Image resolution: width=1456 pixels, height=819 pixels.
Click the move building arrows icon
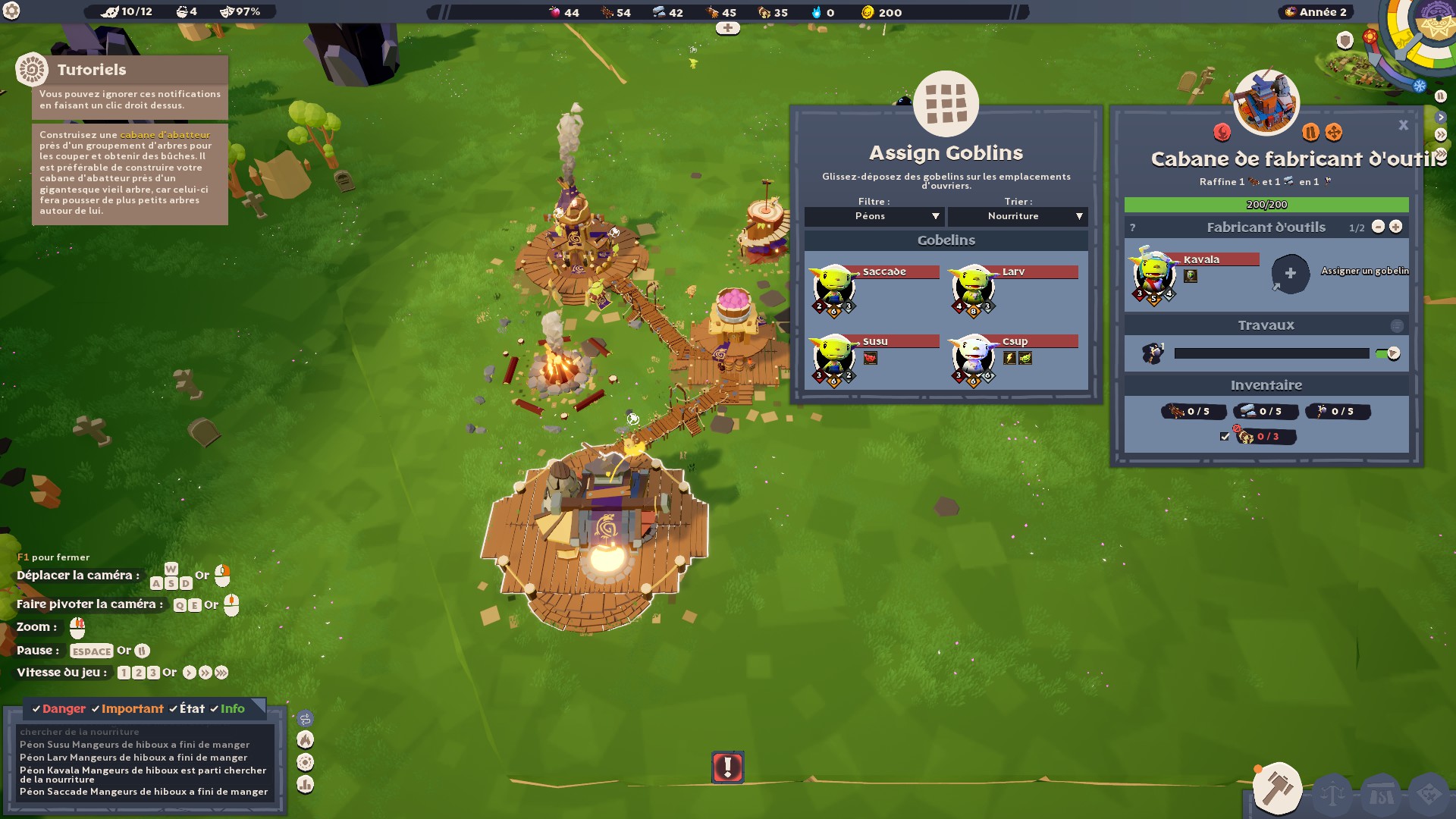click(x=1334, y=133)
